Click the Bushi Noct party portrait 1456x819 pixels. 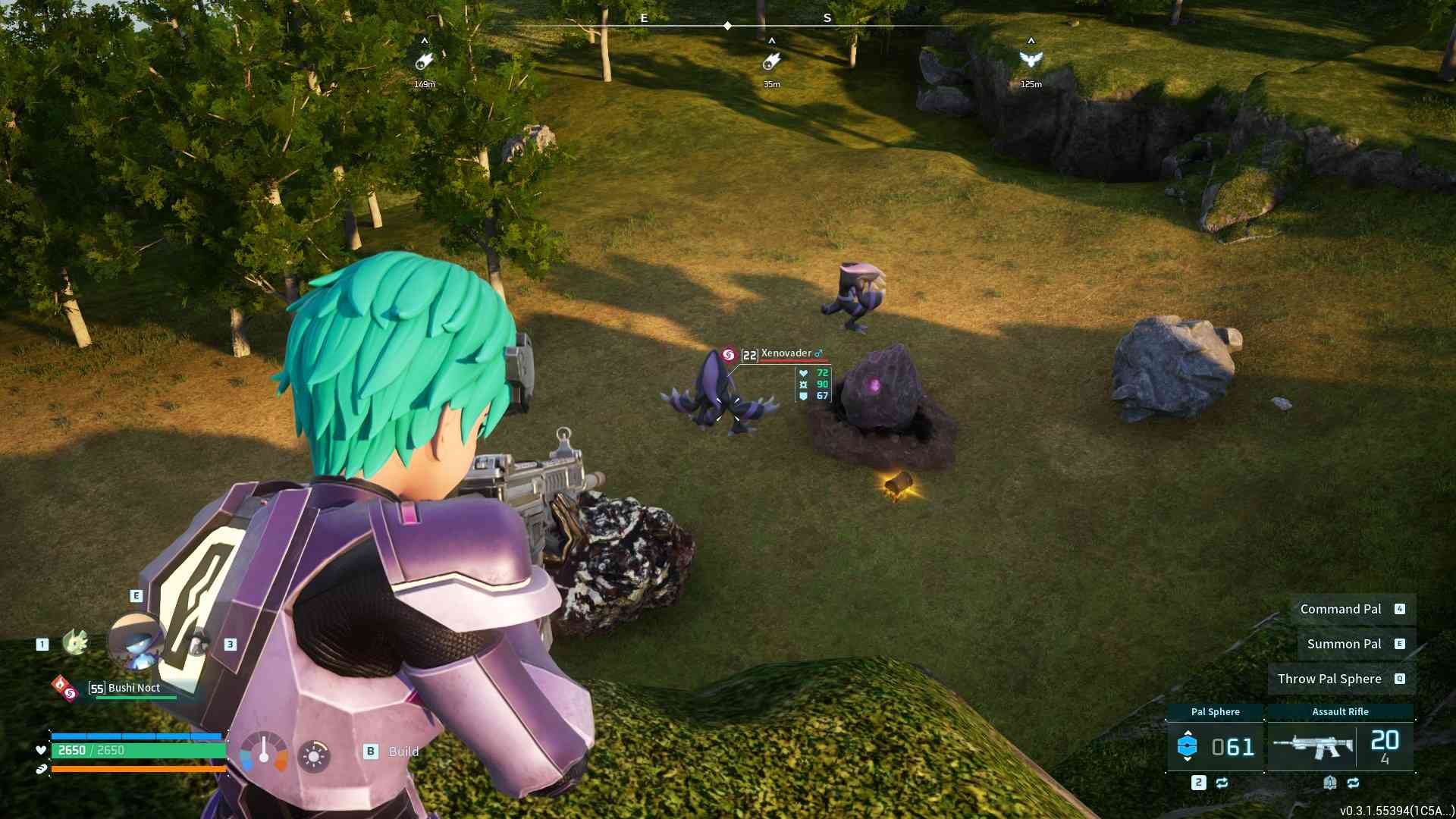(136, 642)
